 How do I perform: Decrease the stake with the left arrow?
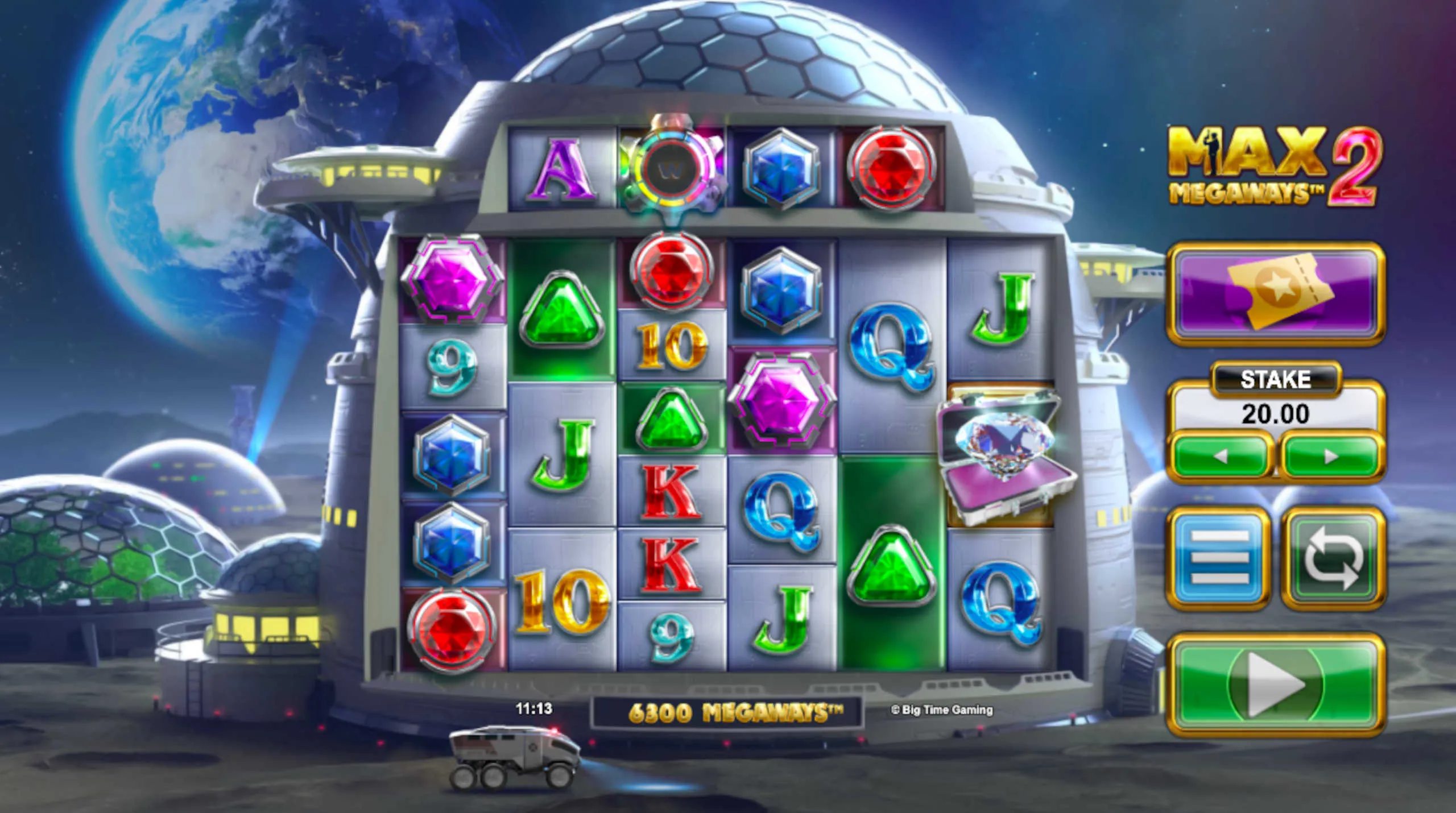coord(1220,457)
